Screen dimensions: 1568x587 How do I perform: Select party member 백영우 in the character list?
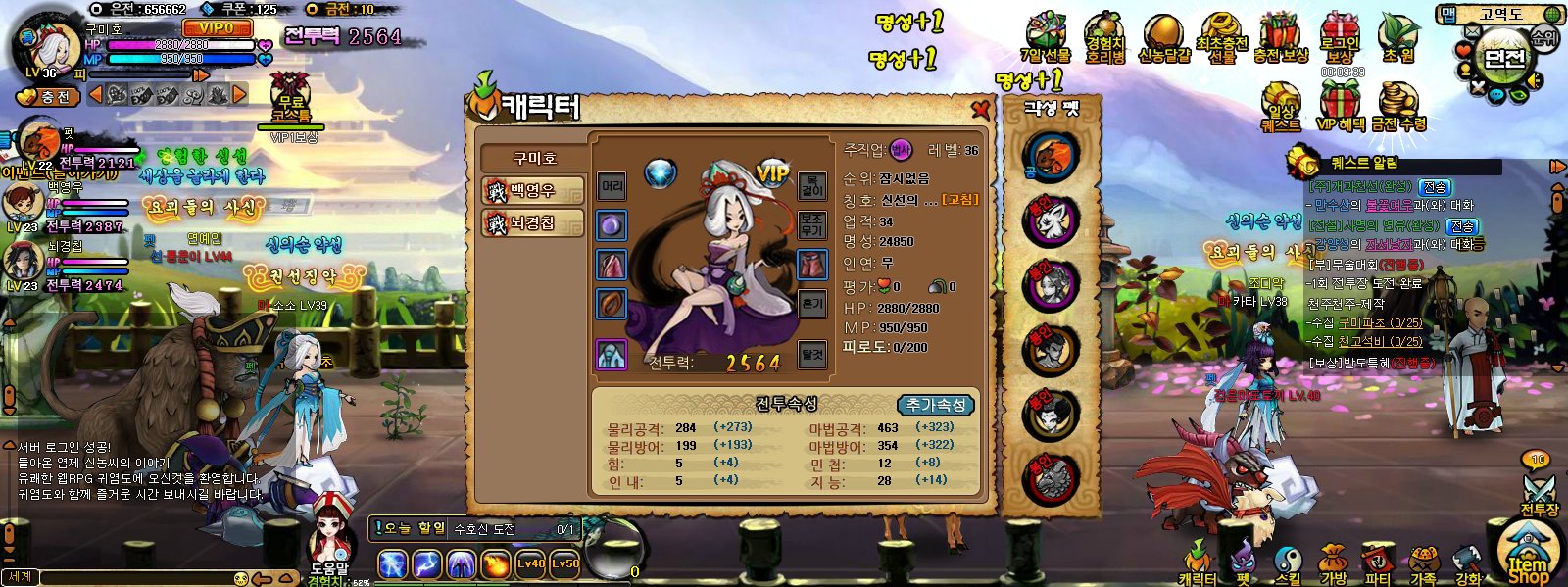coord(533,190)
